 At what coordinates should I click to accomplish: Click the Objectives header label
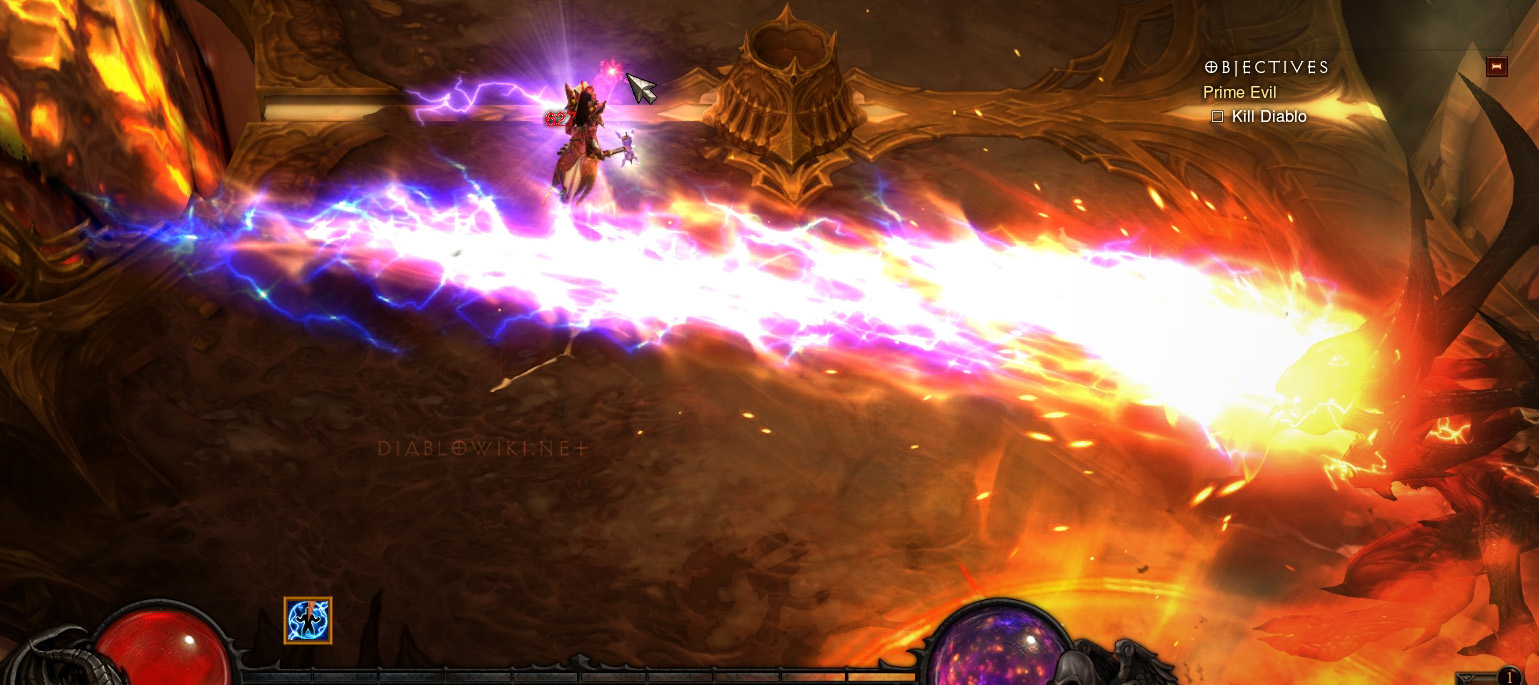click(1267, 68)
